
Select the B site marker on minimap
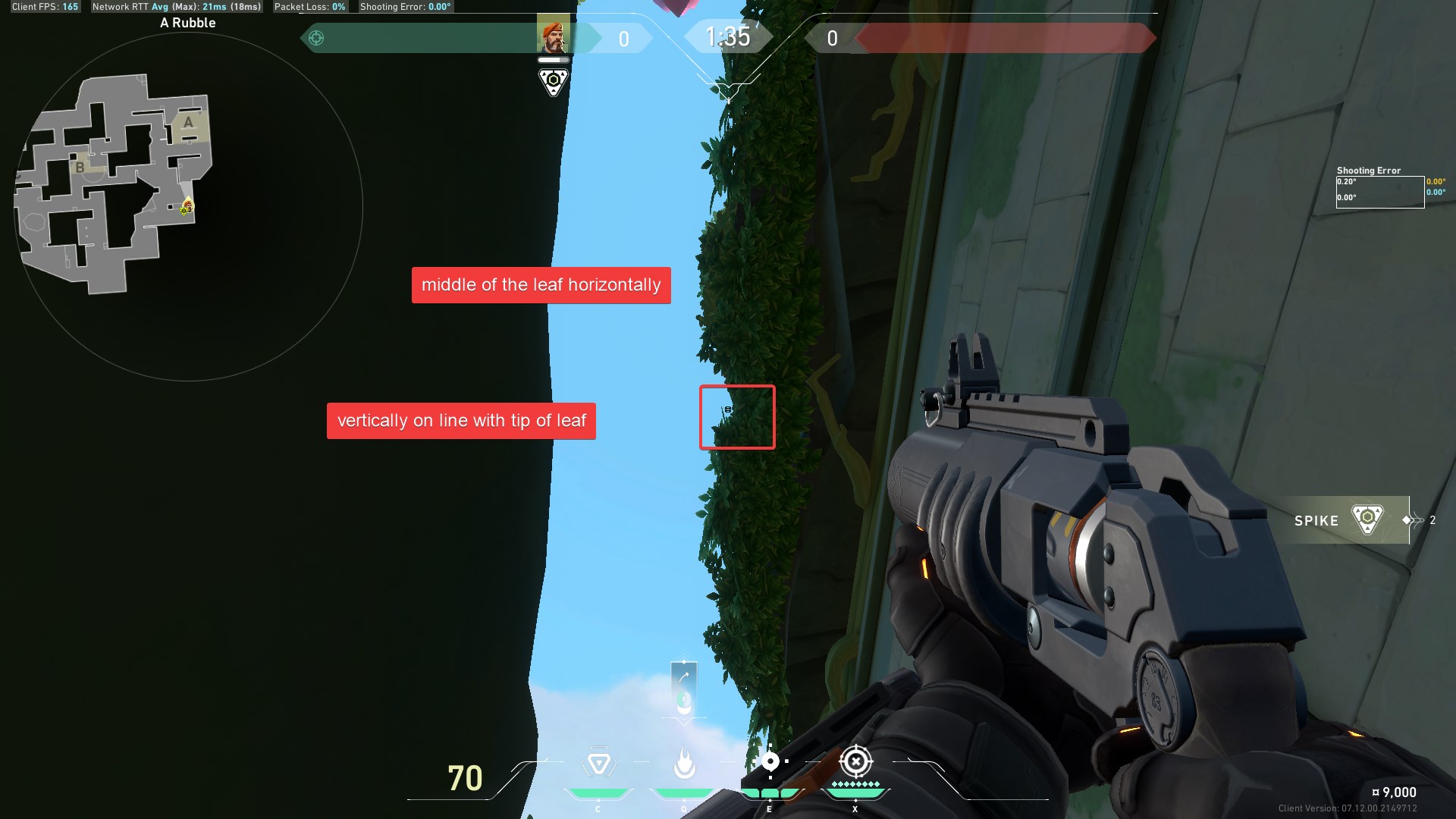[x=80, y=168]
